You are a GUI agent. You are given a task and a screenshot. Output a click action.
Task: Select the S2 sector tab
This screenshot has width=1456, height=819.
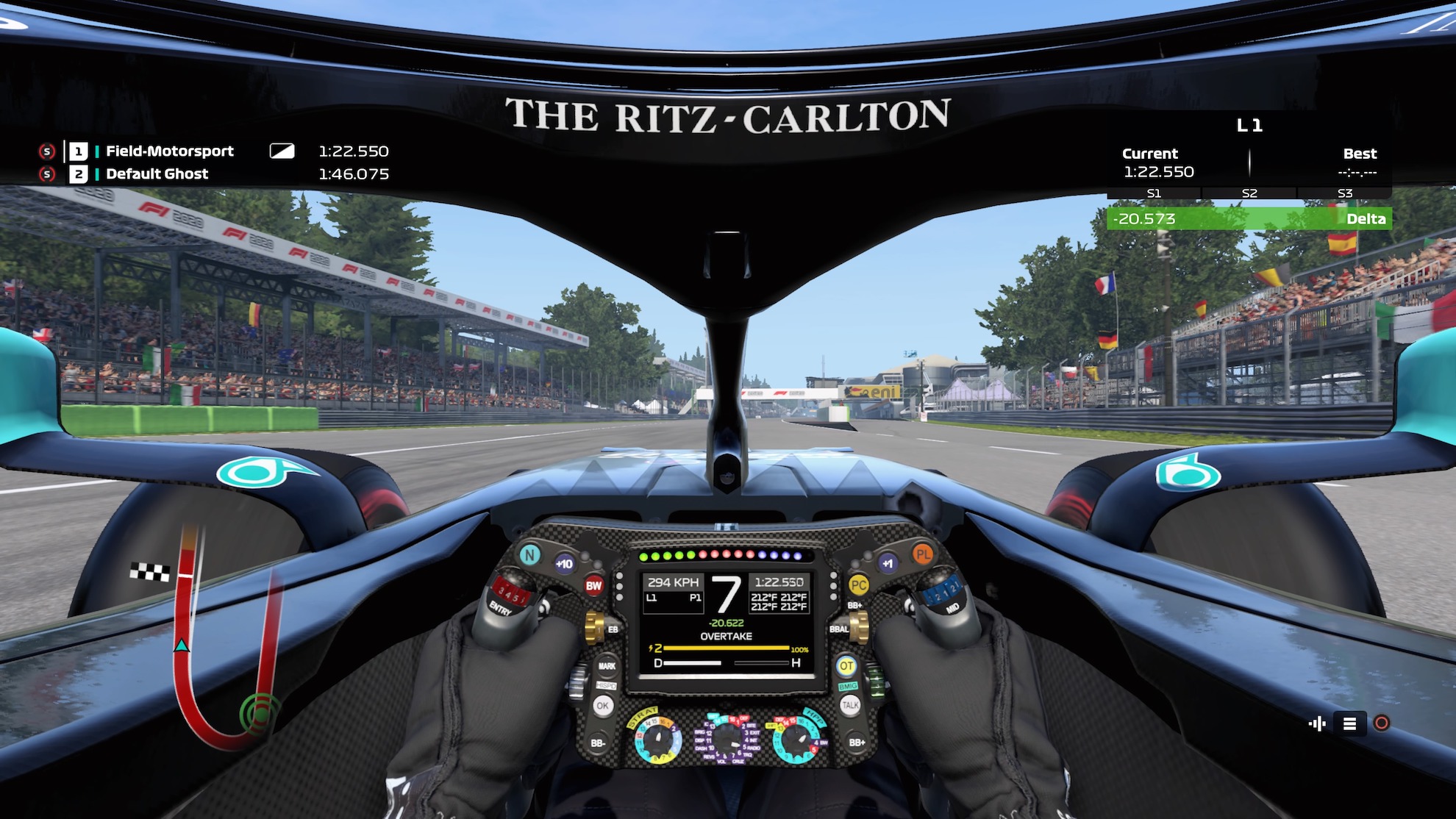click(1249, 193)
